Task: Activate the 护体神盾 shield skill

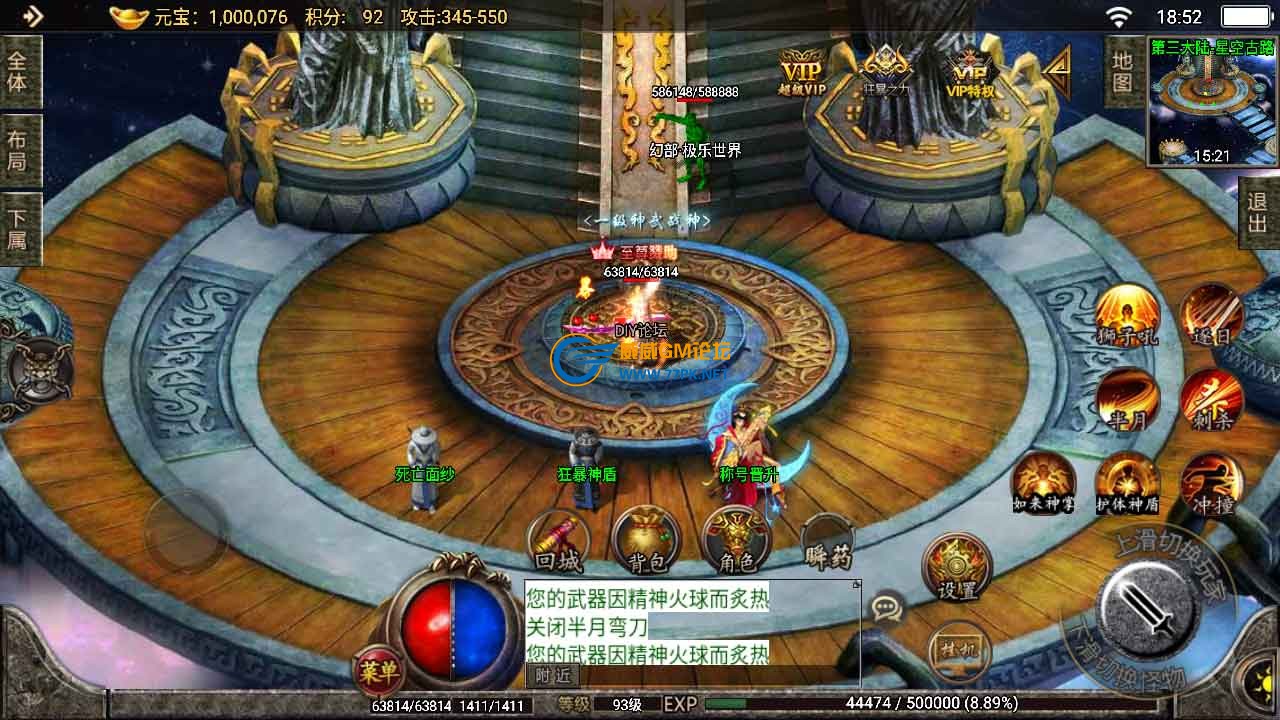Action: (1127, 483)
